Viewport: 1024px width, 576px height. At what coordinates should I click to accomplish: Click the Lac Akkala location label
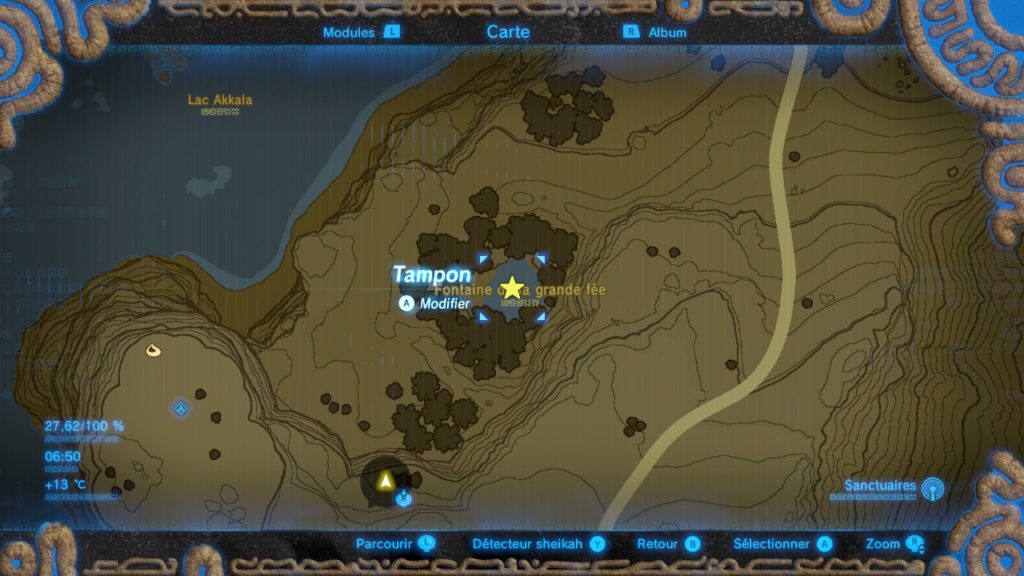220,100
